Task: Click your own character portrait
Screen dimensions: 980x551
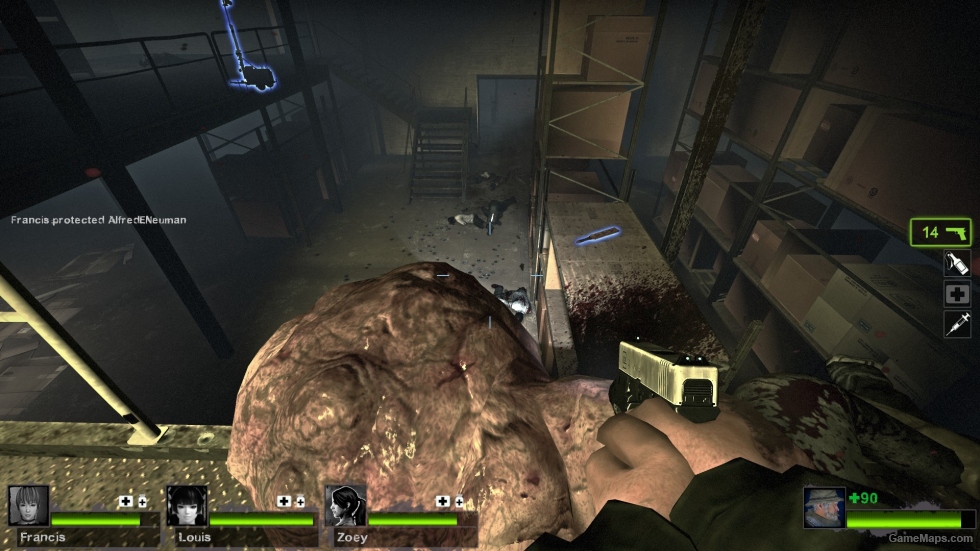Action: (824, 508)
